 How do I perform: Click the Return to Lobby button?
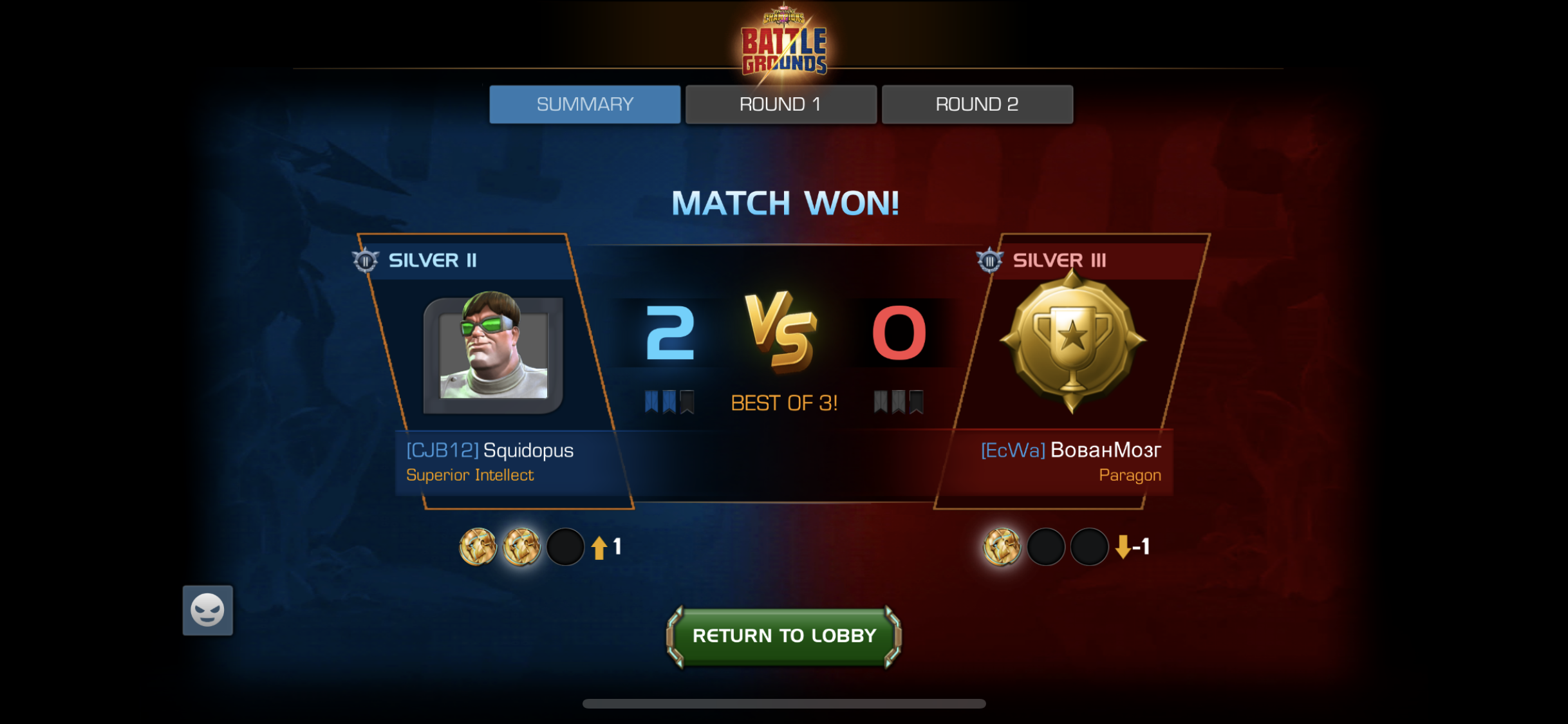point(783,636)
